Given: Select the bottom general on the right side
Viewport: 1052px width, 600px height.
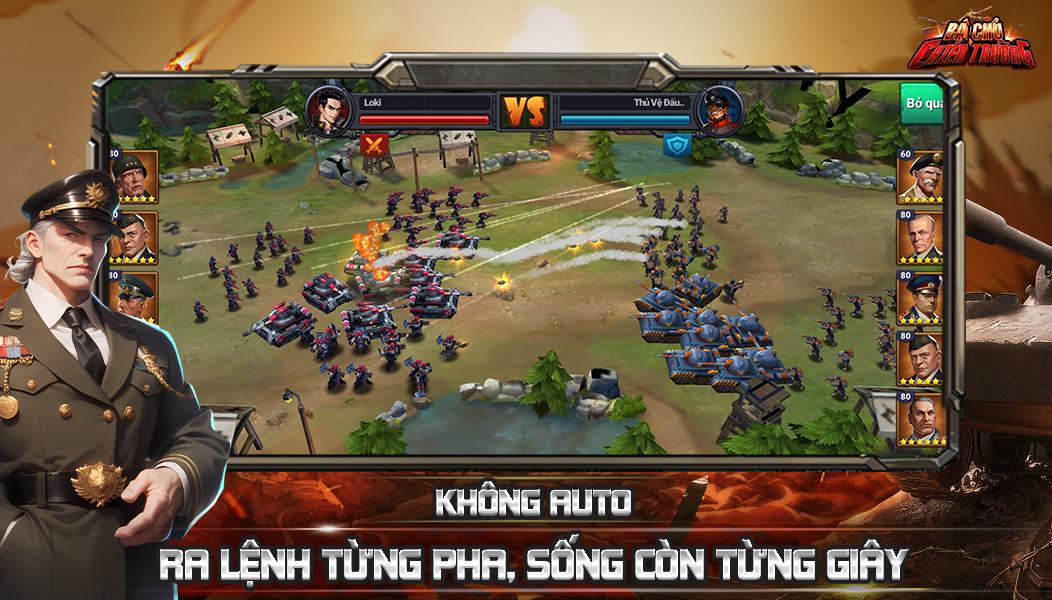Looking at the screenshot, I should click(x=920, y=418).
